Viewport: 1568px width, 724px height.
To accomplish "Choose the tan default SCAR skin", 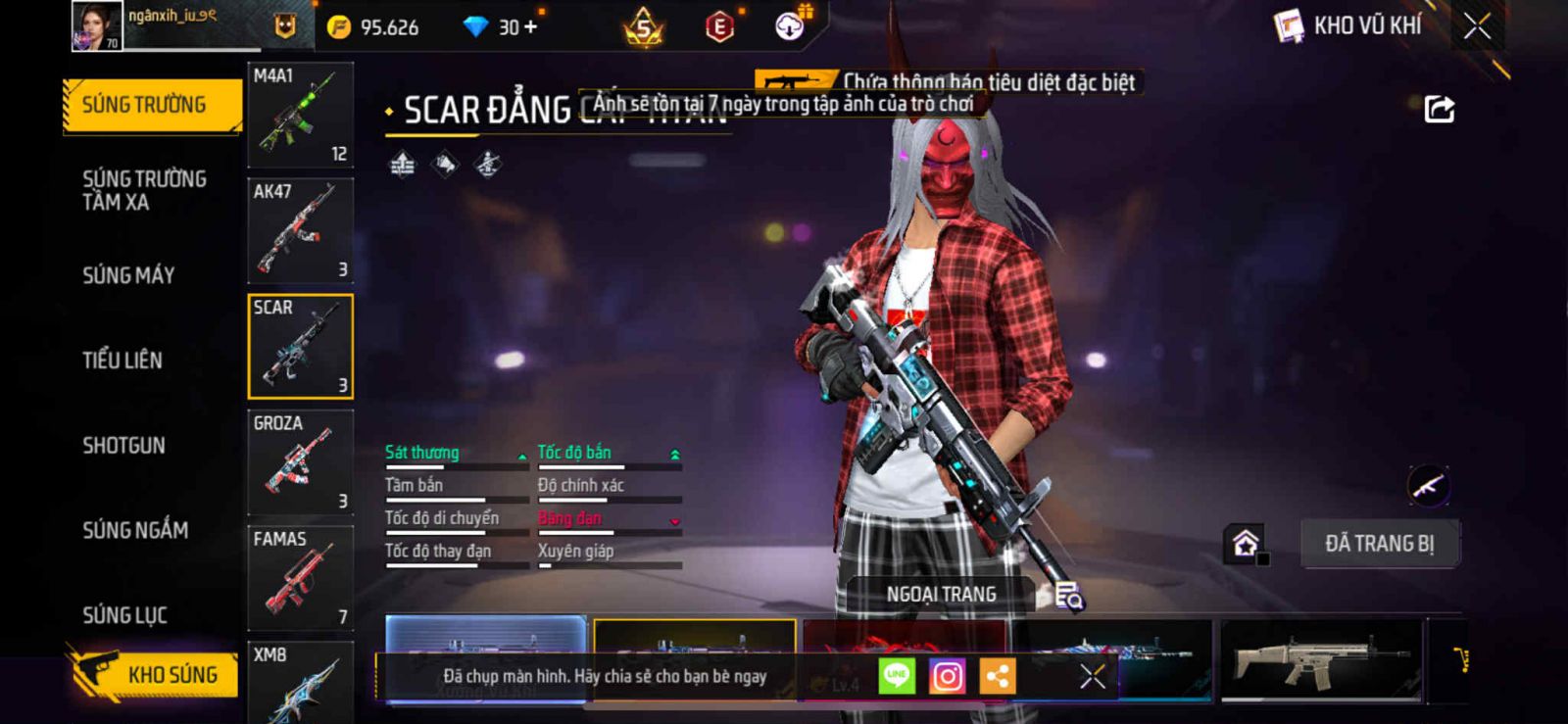I will pyautogui.click(x=1319, y=660).
